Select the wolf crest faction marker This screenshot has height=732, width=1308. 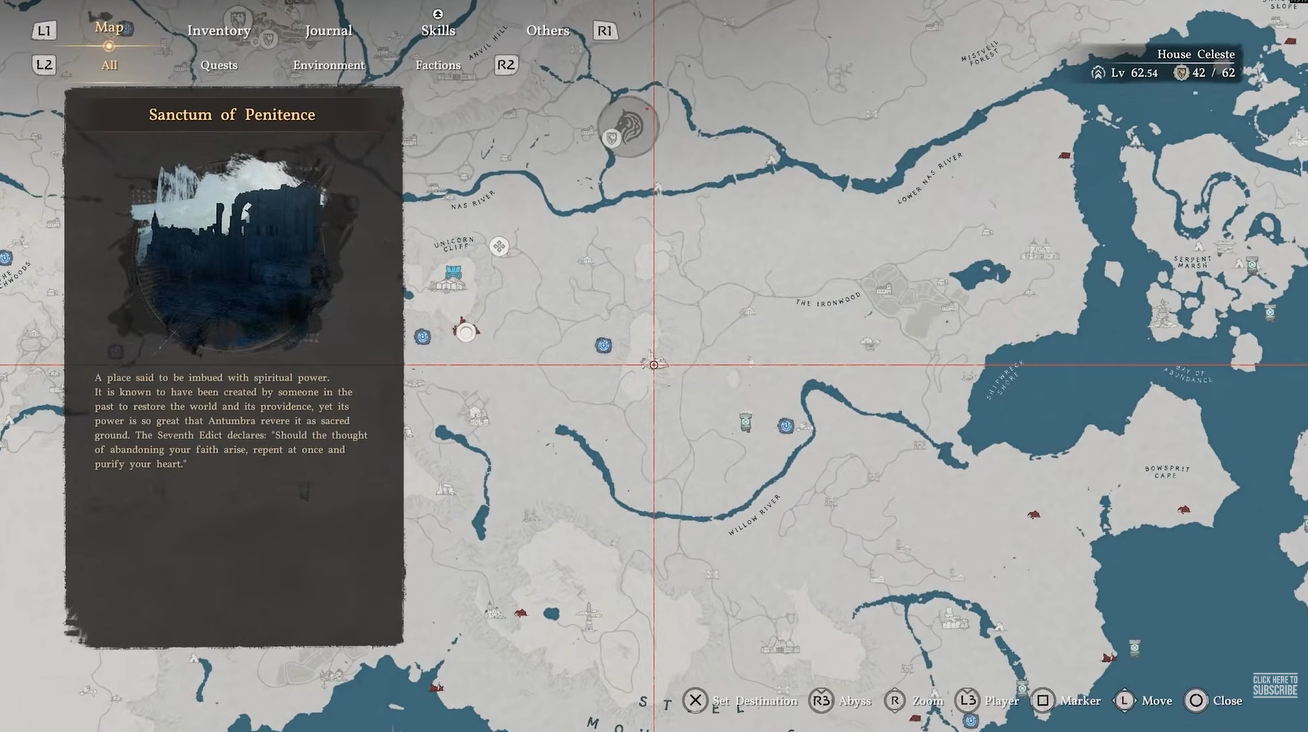coord(630,124)
